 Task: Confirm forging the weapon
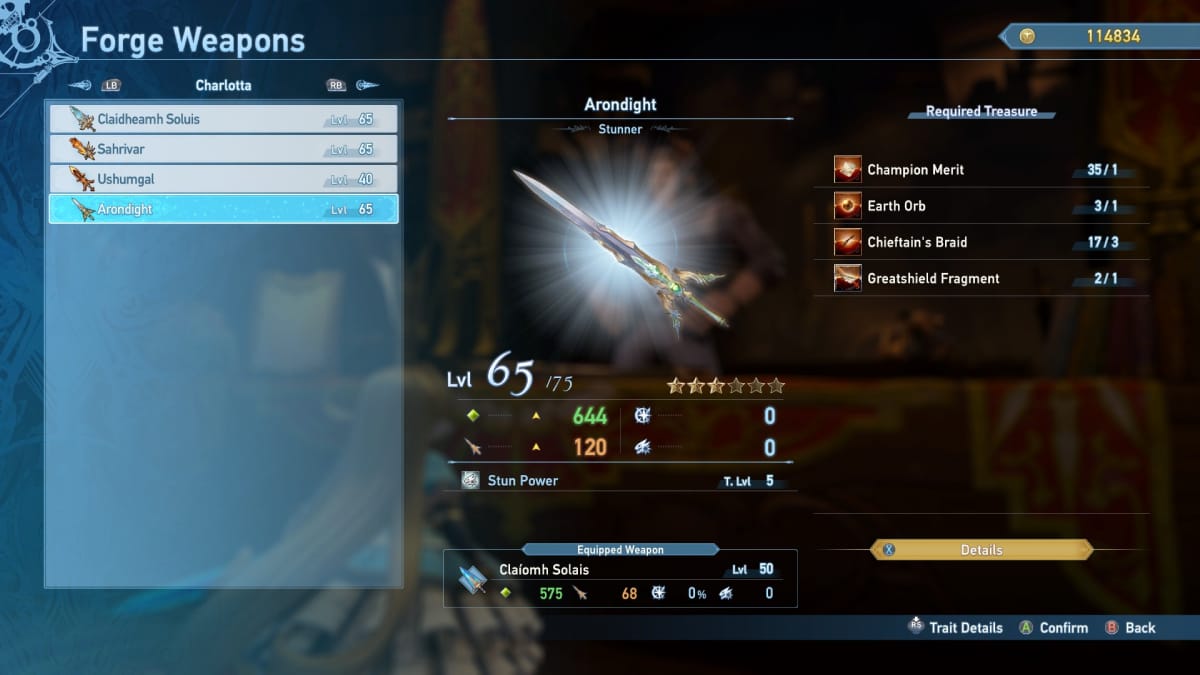(1053, 628)
